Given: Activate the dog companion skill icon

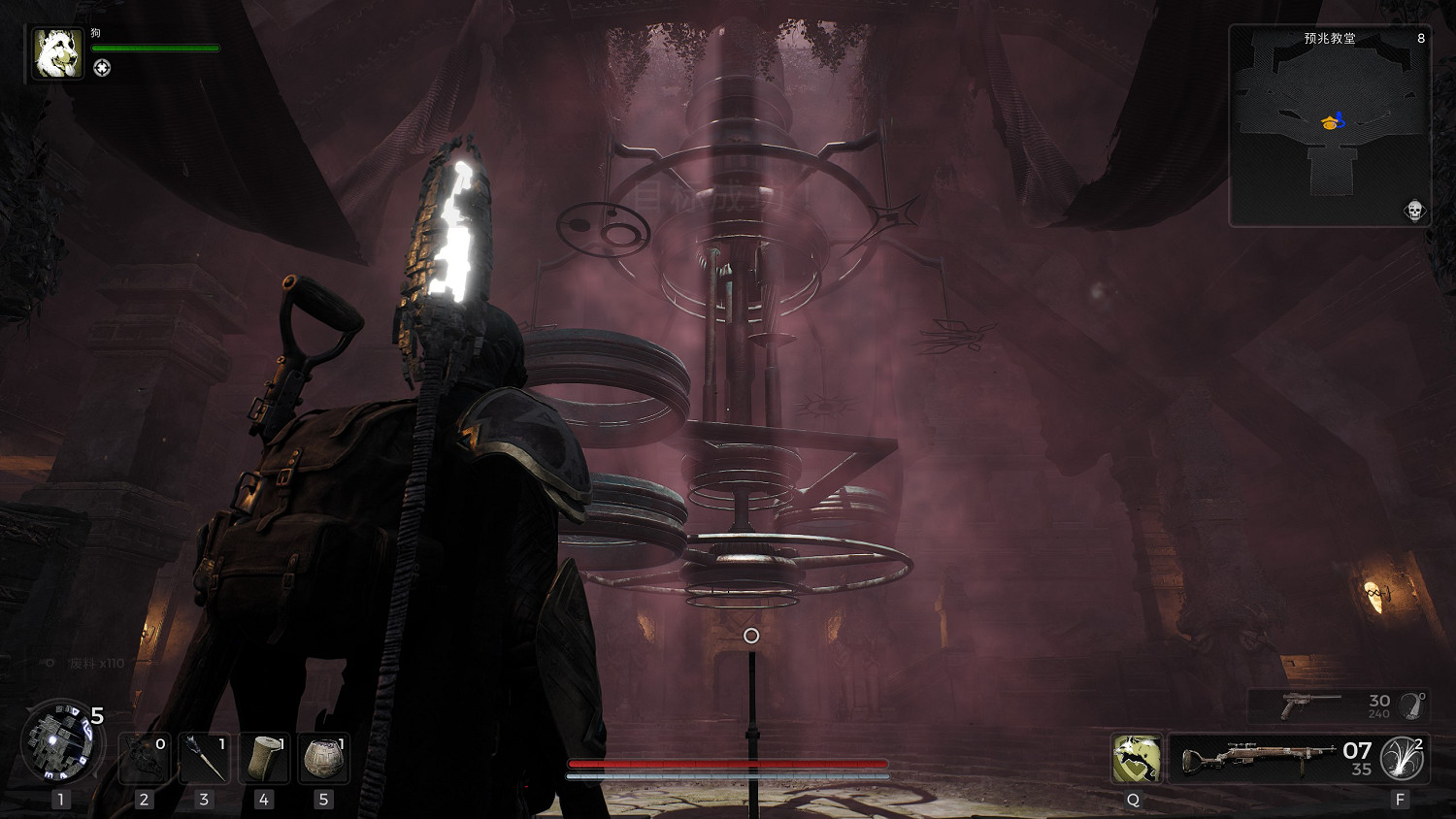Looking at the screenshot, I should pos(1137,758).
